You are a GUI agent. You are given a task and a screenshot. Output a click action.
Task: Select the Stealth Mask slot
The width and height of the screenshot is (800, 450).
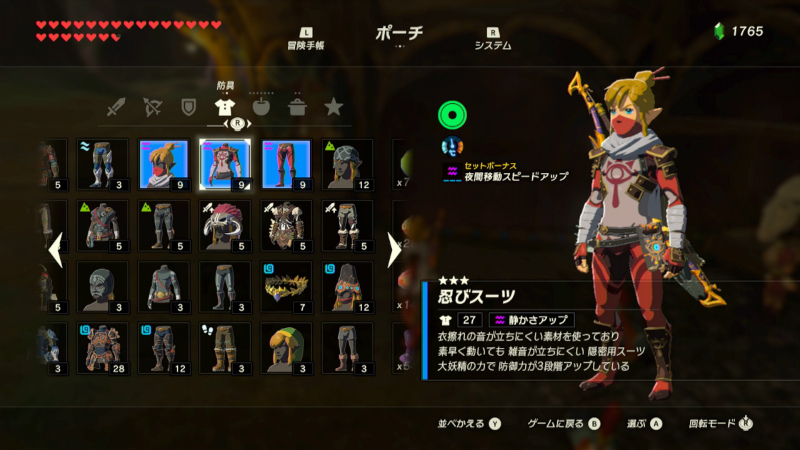point(164,164)
